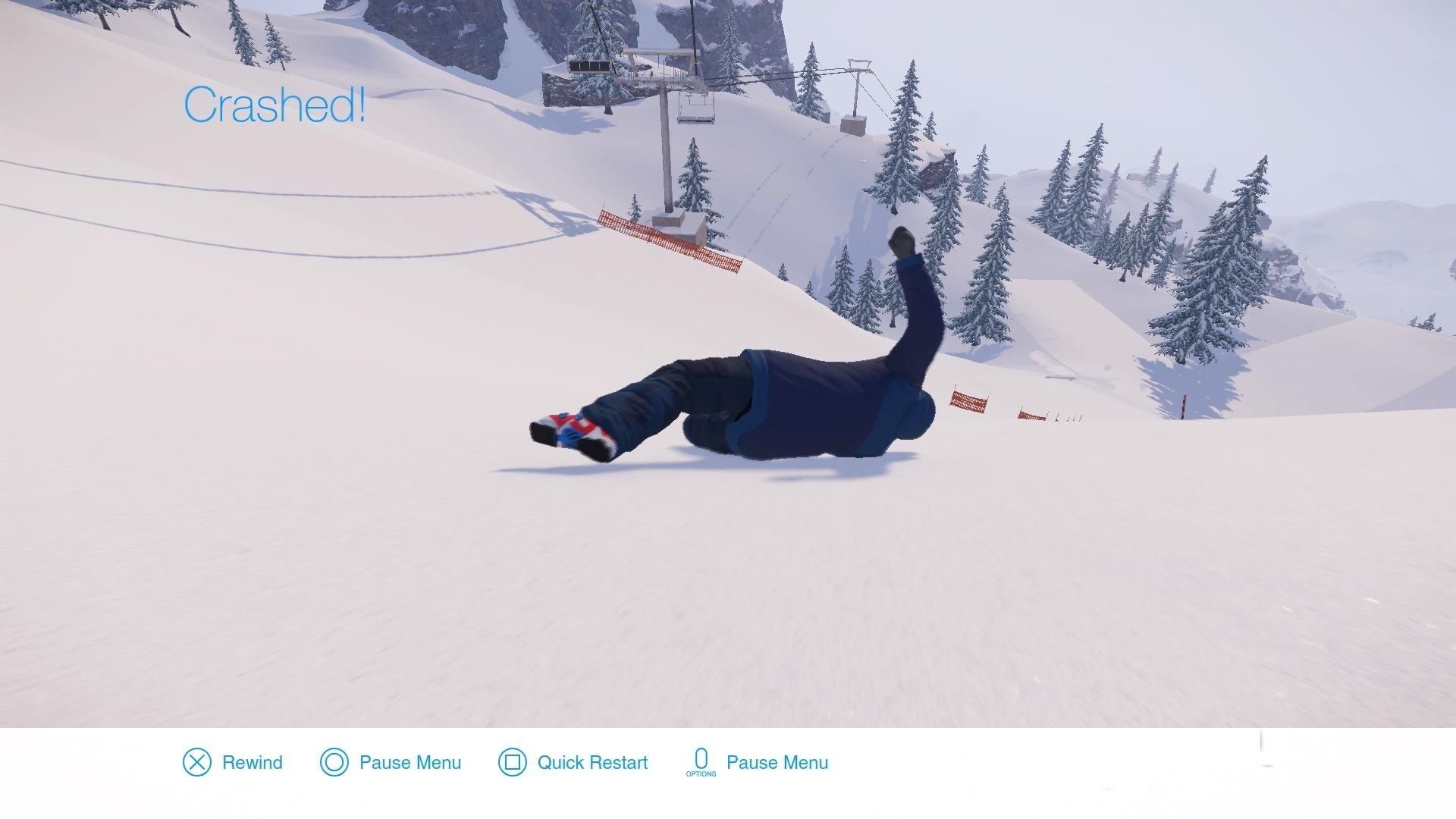This screenshot has width=1456, height=819.
Task: Click the OPTIONS label under the oval icon
Action: [x=702, y=775]
